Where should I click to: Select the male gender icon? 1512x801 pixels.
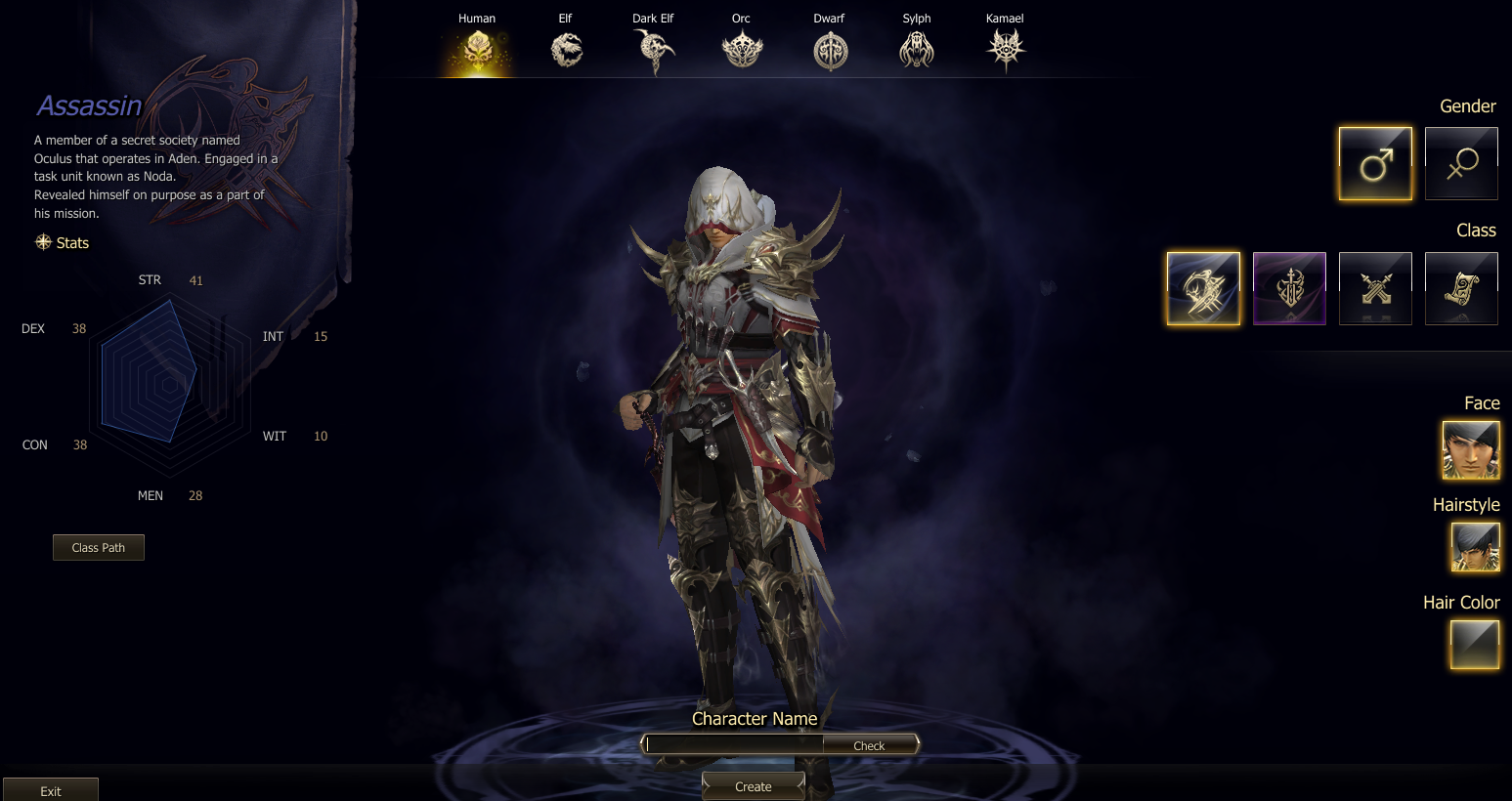tap(1375, 164)
